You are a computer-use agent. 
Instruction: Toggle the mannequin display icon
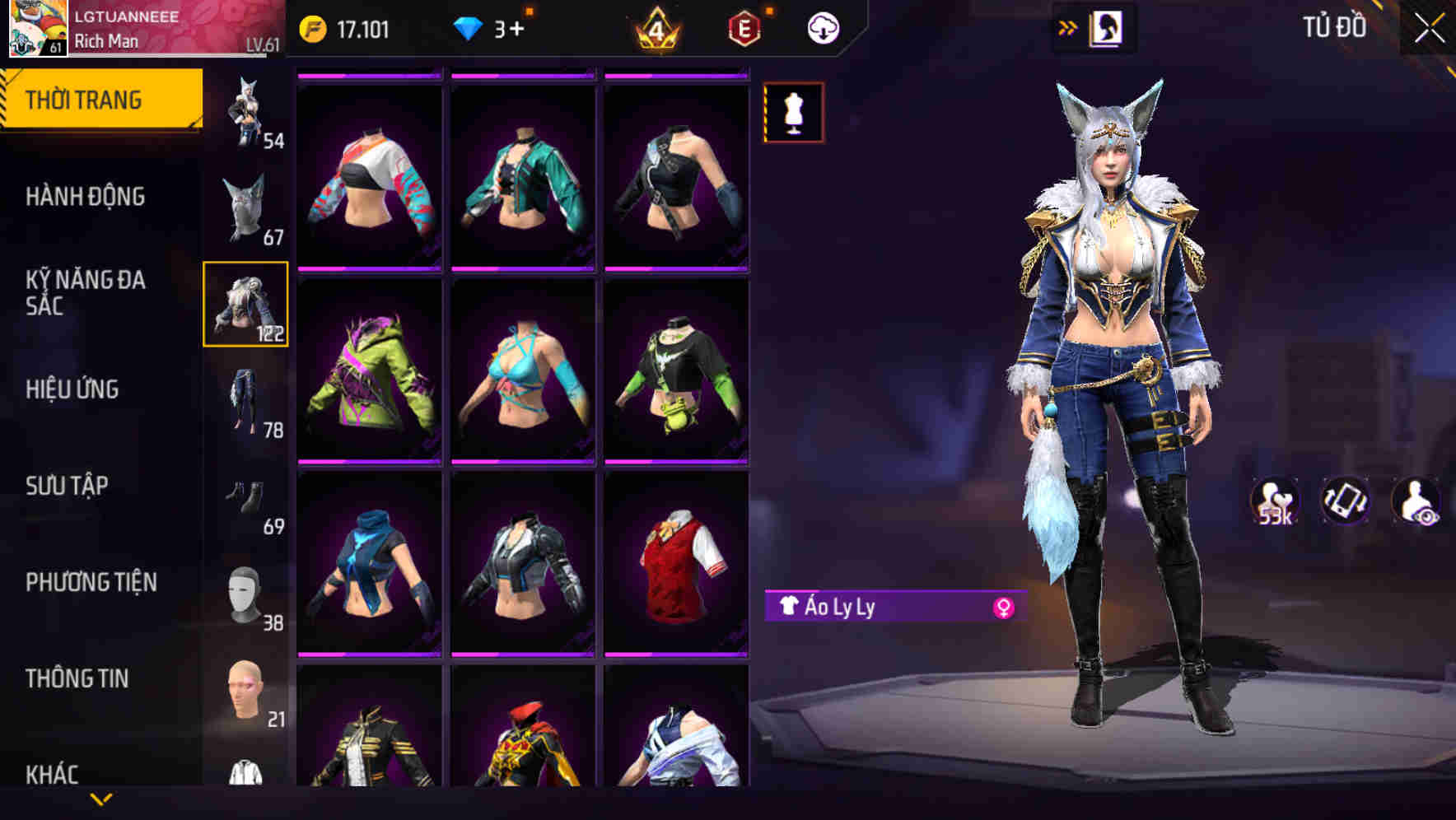click(794, 113)
